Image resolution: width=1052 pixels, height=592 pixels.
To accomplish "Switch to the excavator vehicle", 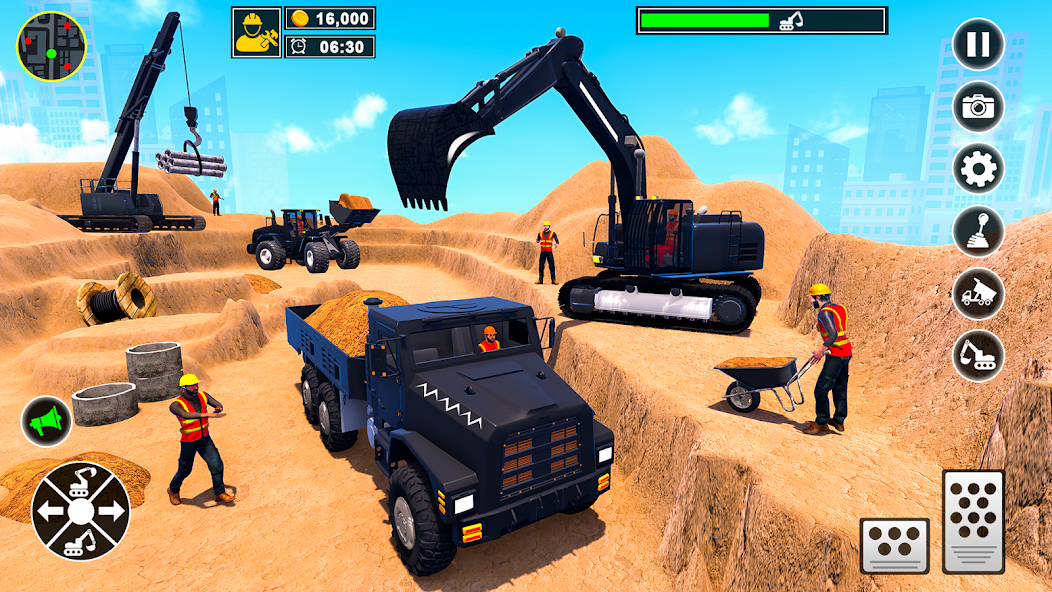I will coord(978,355).
